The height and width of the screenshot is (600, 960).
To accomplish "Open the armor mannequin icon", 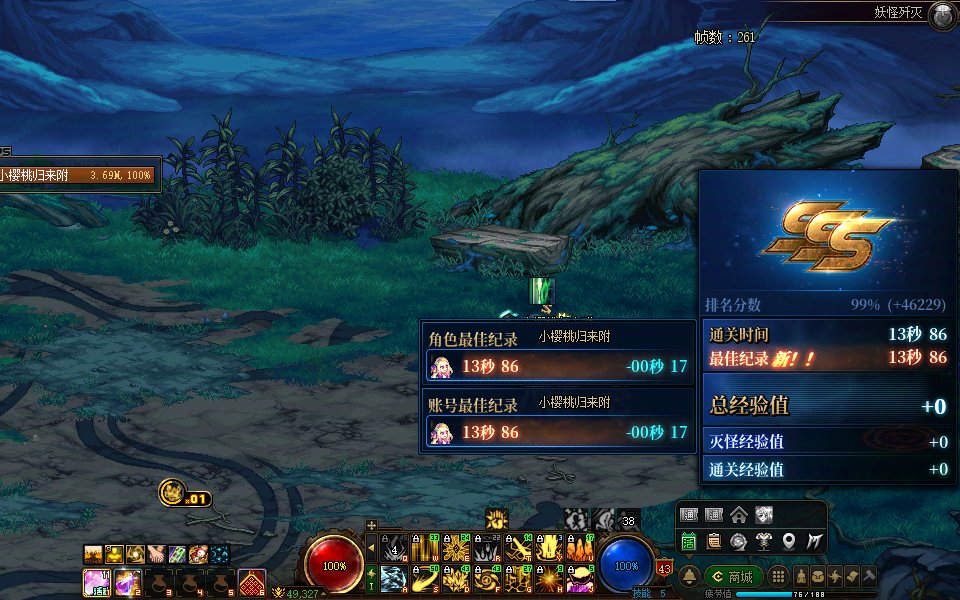I will tap(763, 541).
